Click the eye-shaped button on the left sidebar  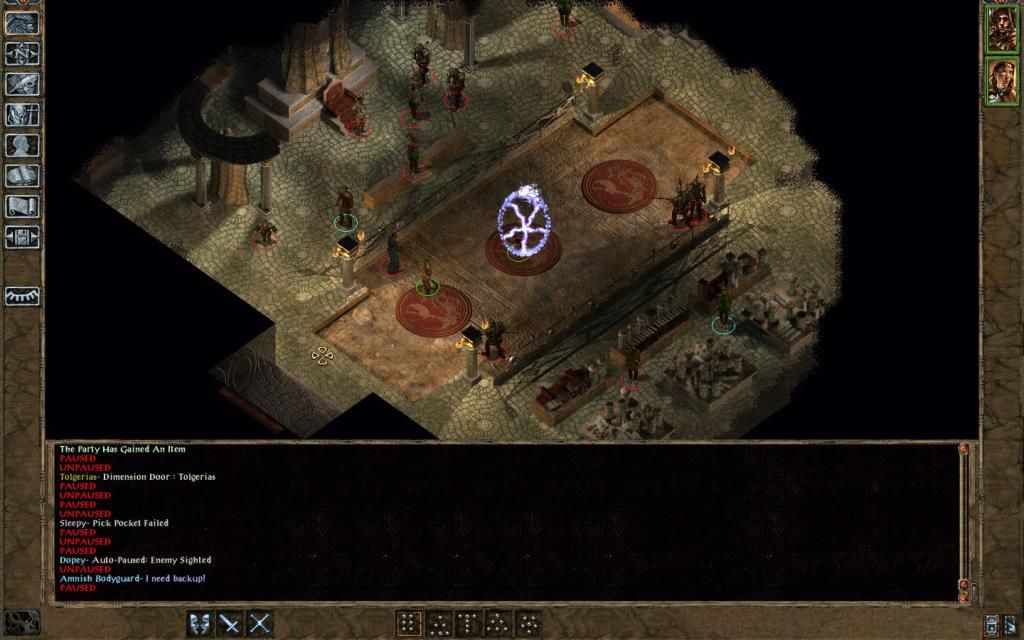[x=22, y=296]
